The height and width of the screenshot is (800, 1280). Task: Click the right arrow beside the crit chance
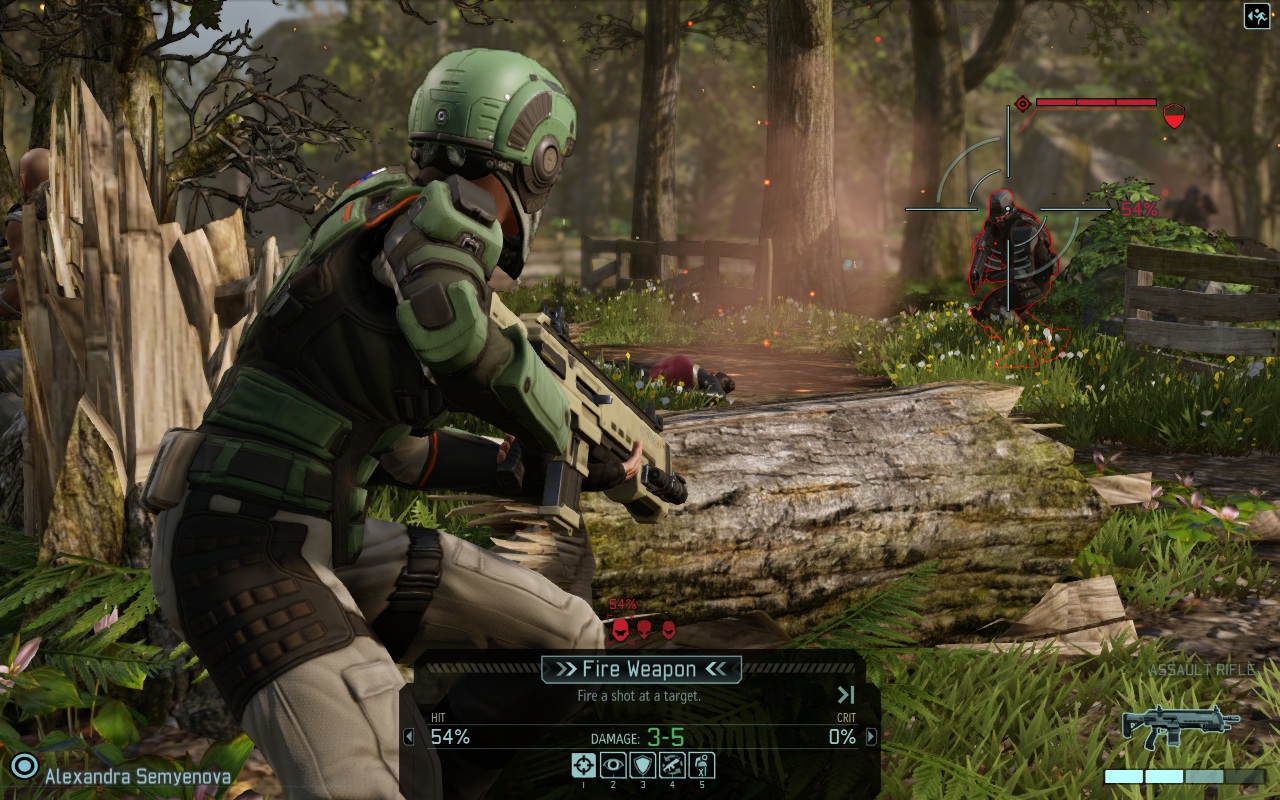click(x=871, y=737)
